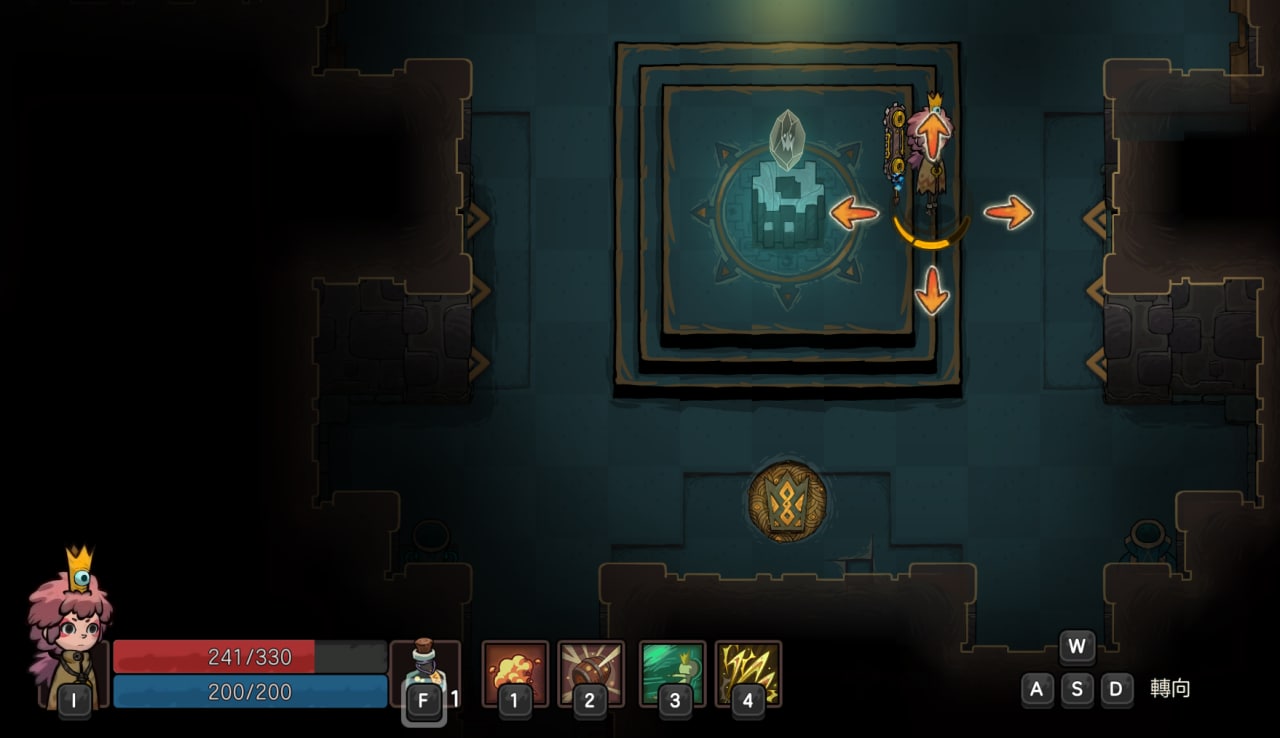Trigger the barrel skill

[x=590, y=672]
